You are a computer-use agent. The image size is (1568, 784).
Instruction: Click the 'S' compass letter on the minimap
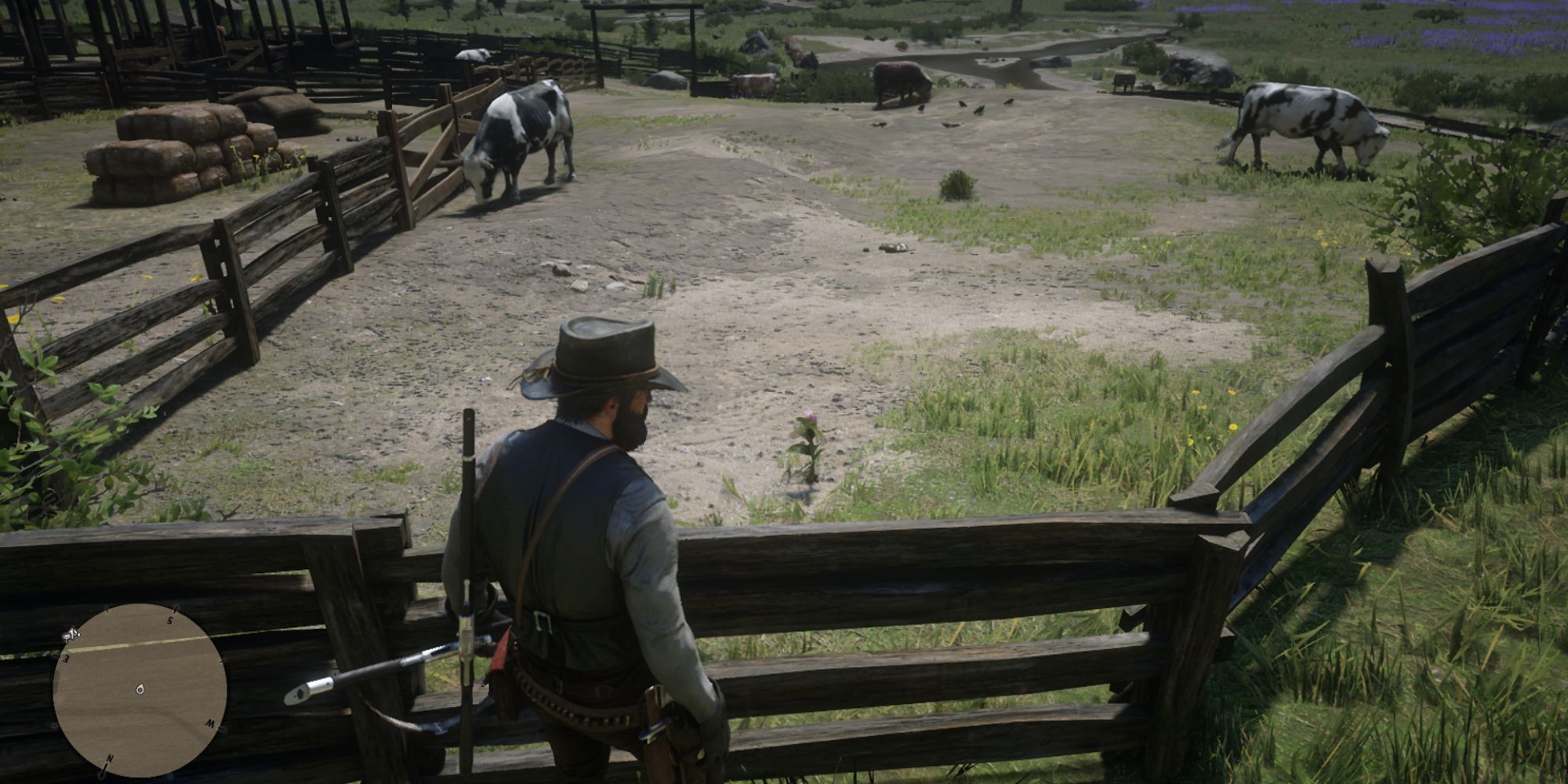tap(170, 619)
